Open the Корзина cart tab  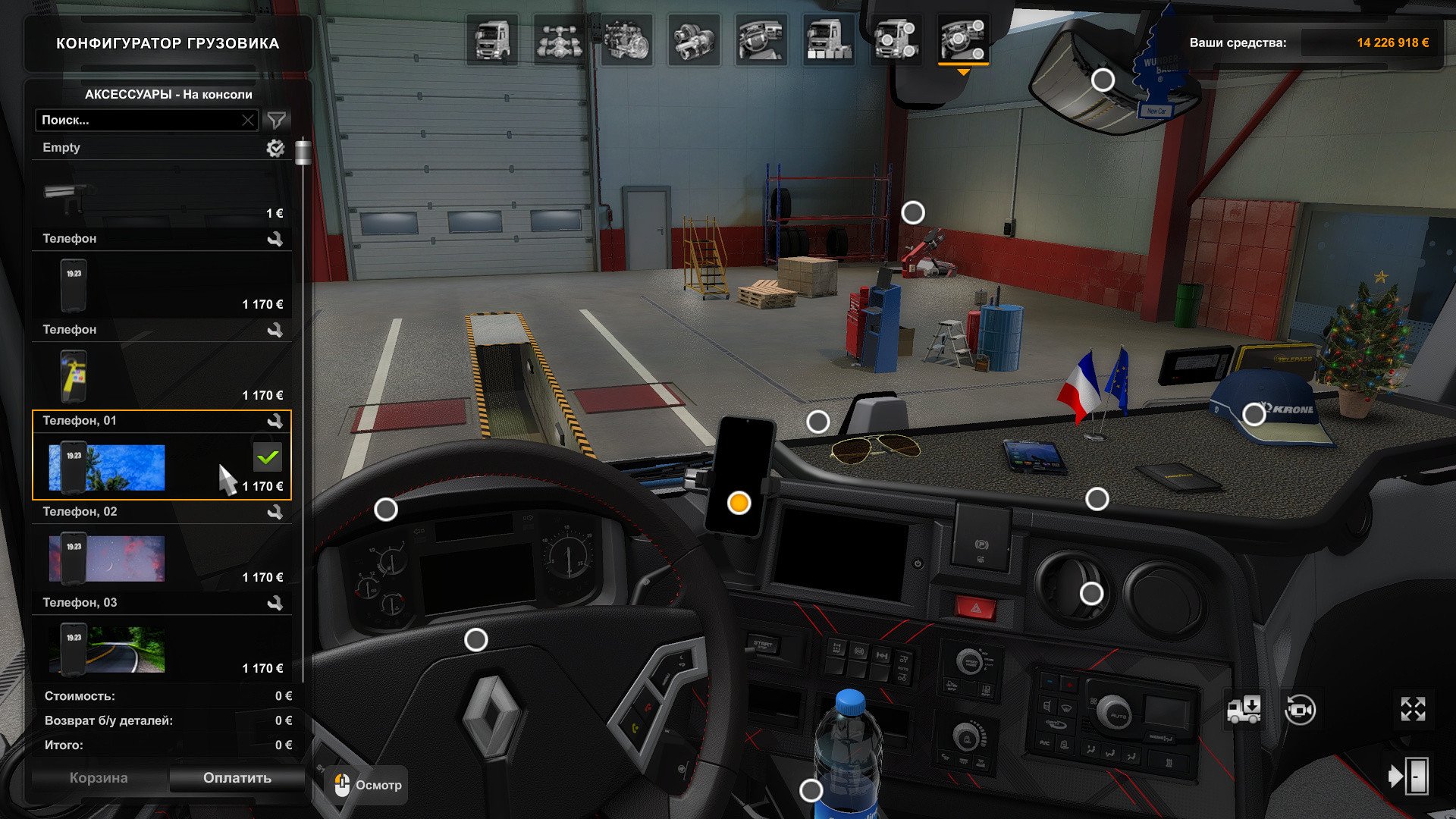pos(99,778)
